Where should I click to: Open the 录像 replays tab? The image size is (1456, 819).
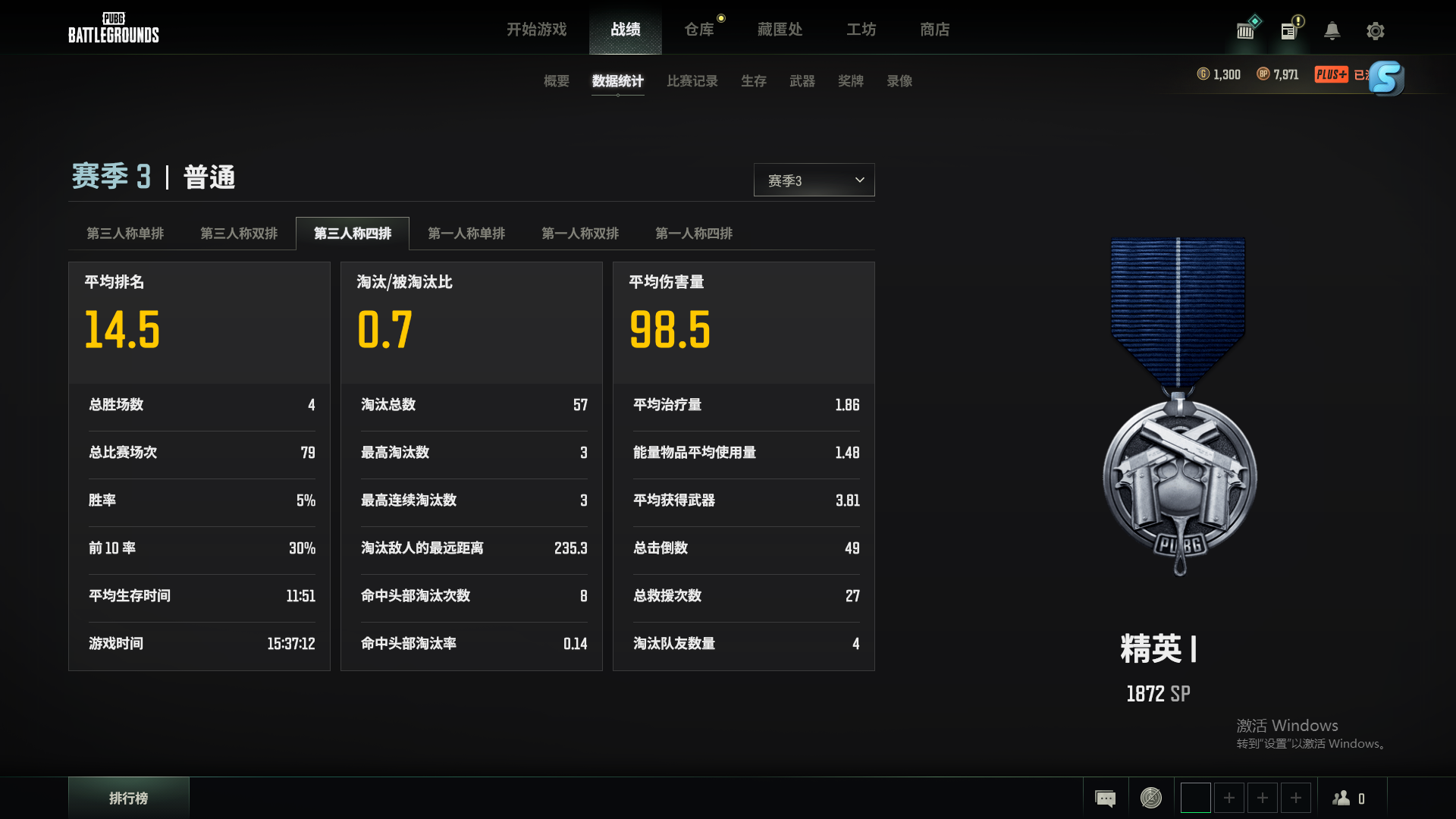pos(899,81)
